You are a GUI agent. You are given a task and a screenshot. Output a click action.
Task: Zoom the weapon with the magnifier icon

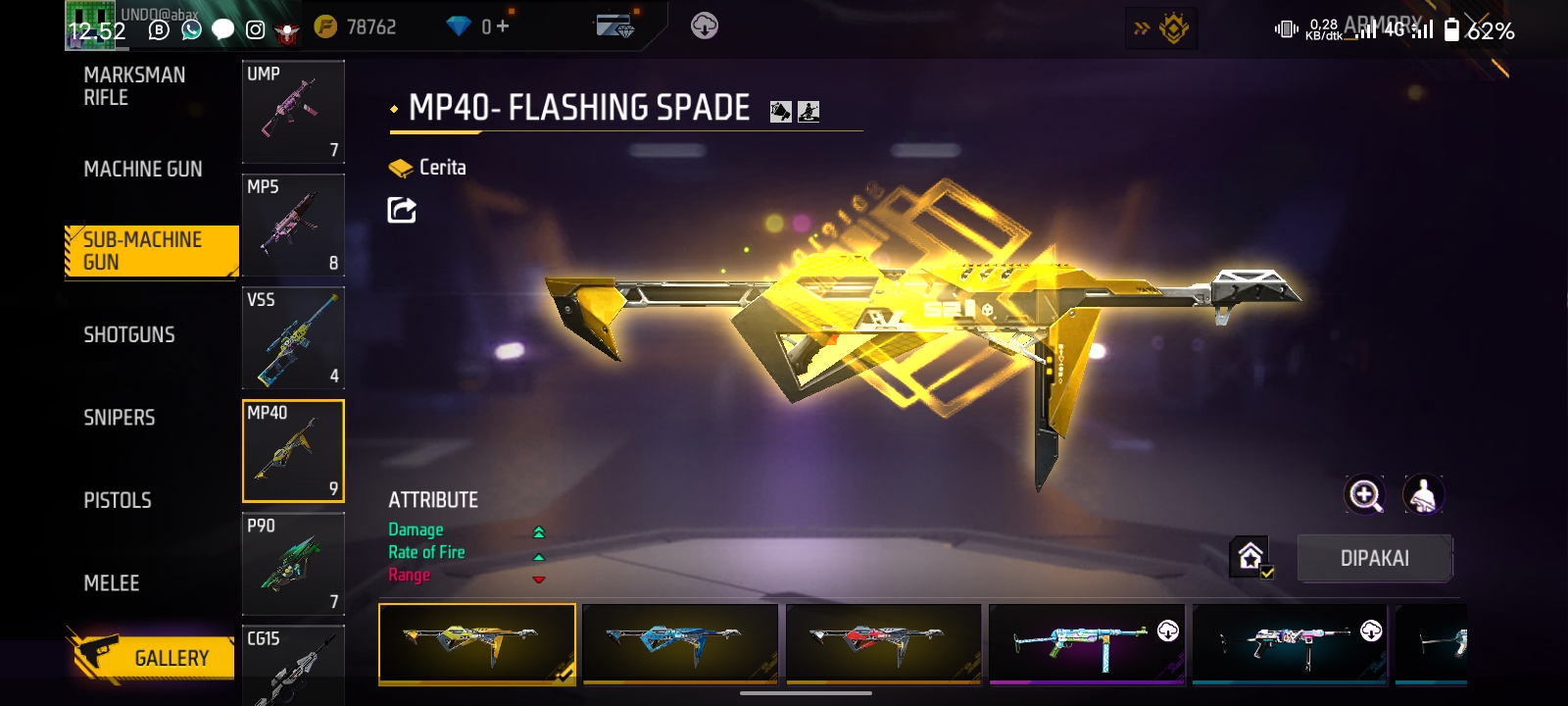tap(1365, 495)
